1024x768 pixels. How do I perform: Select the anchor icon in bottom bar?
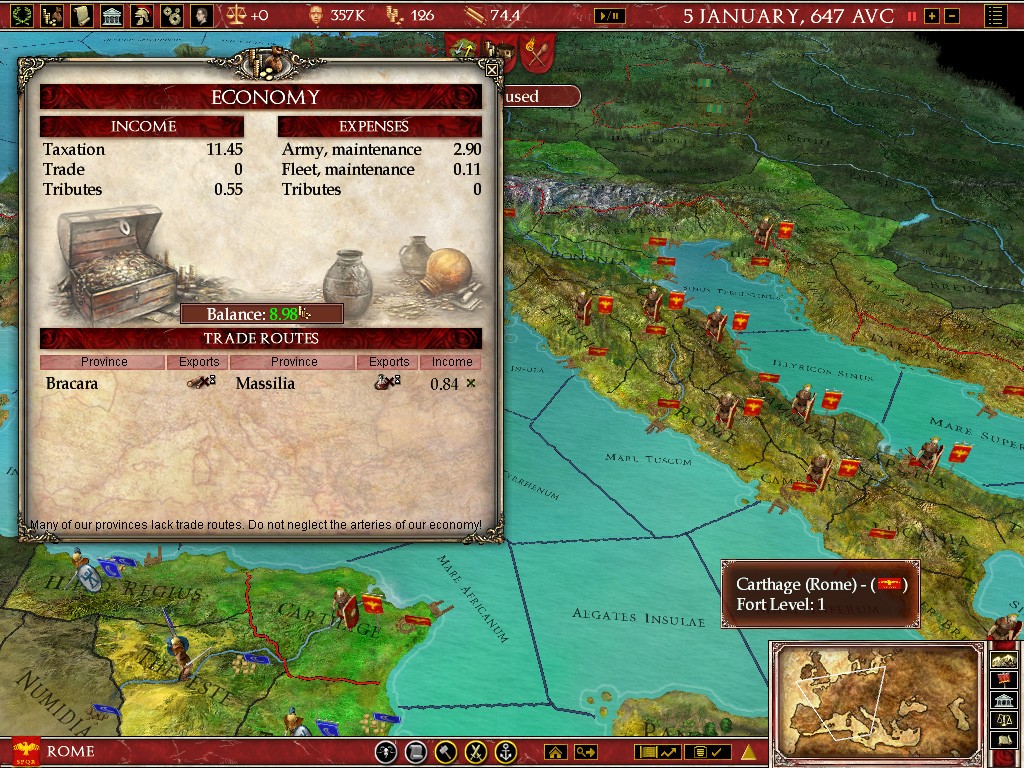pos(507,752)
